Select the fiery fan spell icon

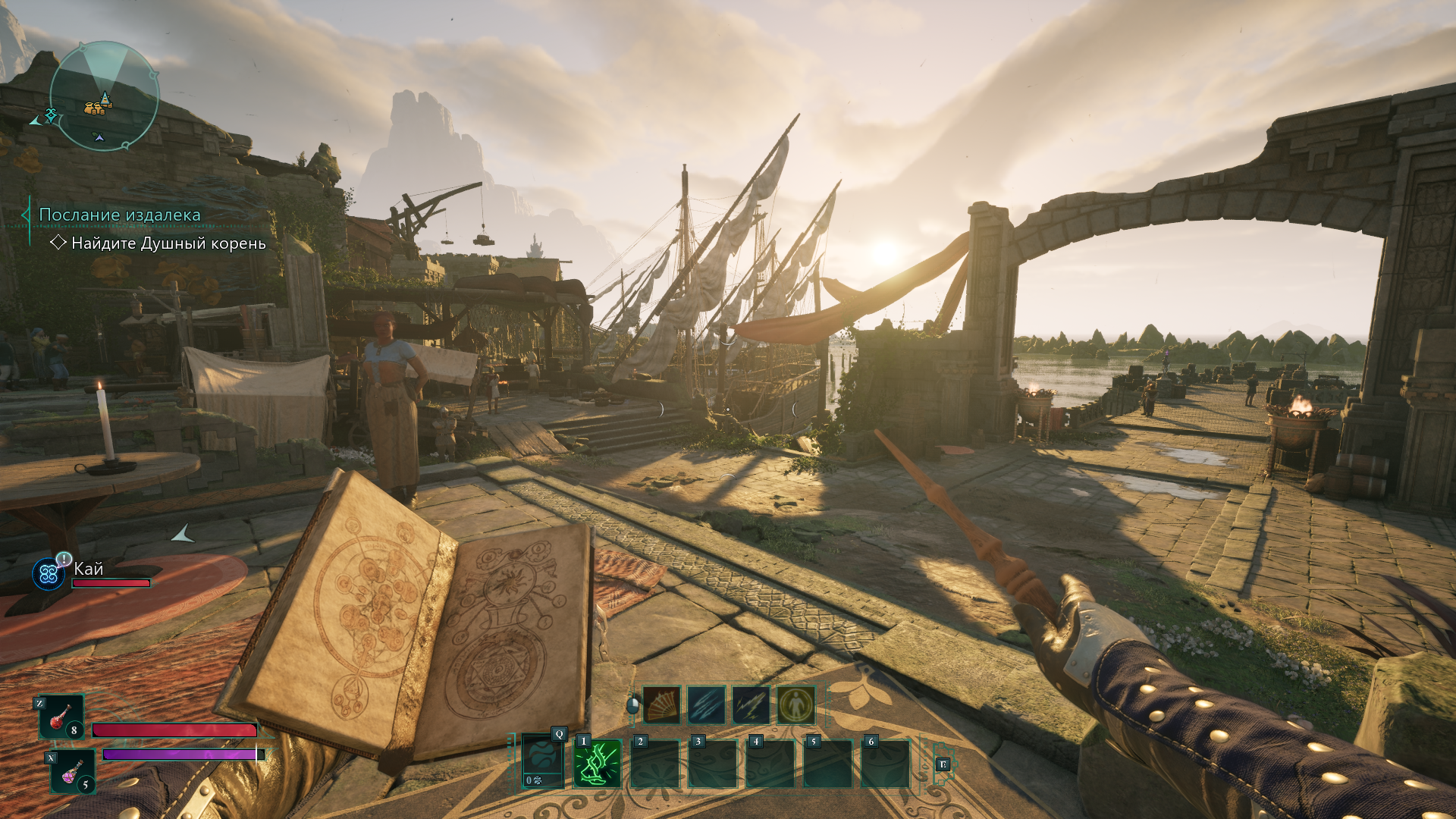[662, 706]
